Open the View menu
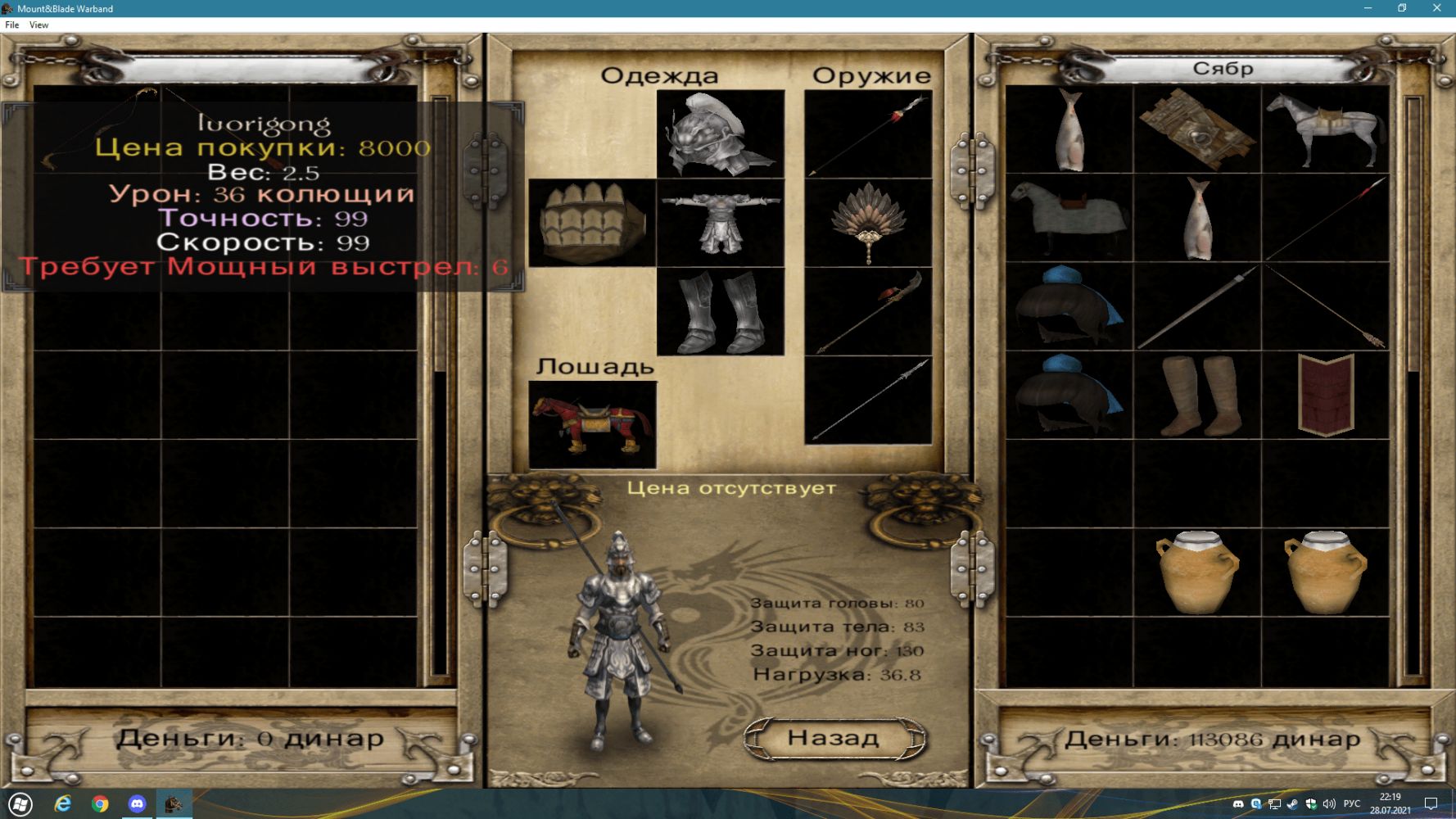The image size is (1456, 819). tap(38, 25)
